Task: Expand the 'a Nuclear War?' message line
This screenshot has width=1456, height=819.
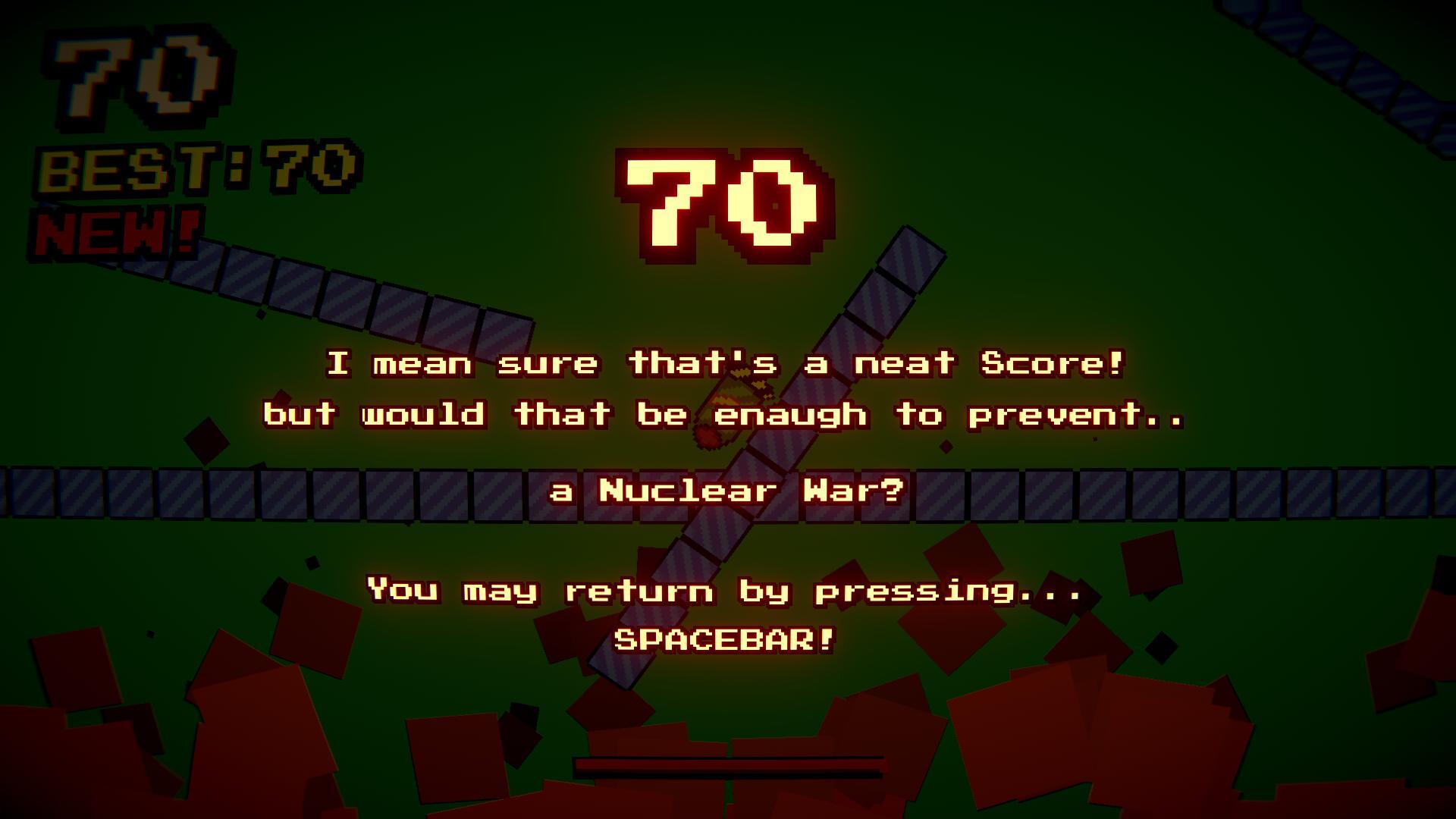Action: [x=724, y=491]
